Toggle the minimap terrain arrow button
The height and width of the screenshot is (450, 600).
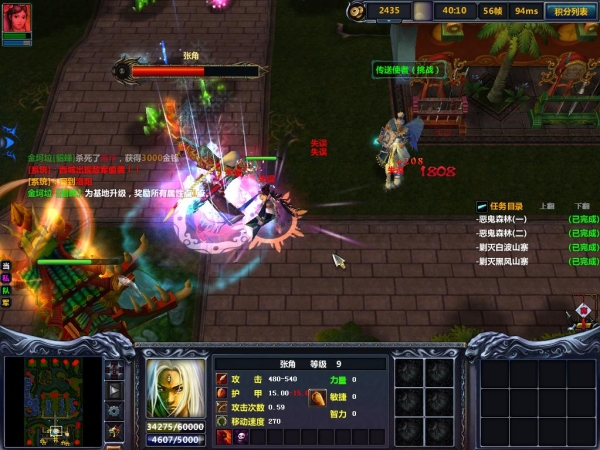coord(115,390)
